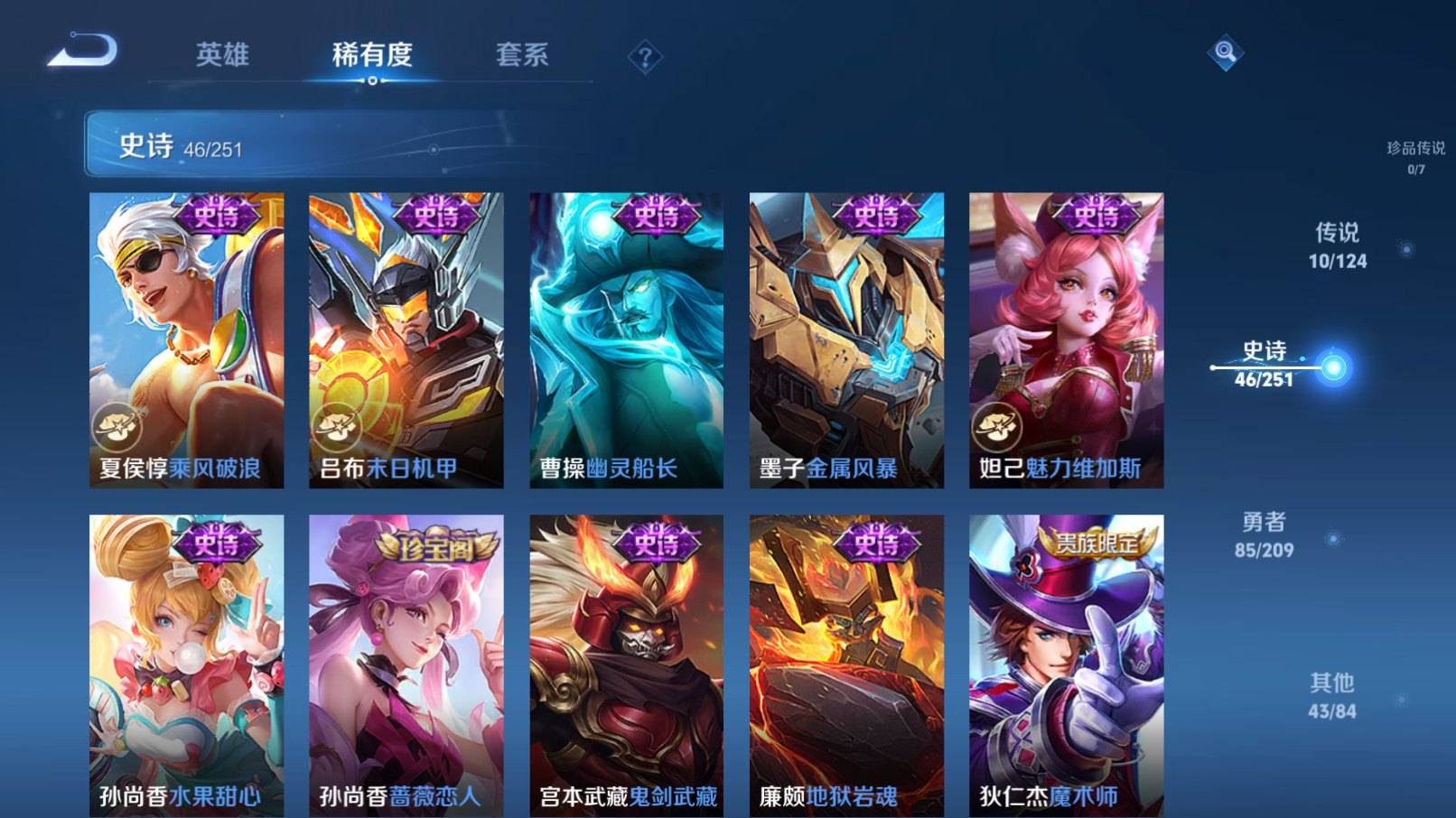Click the help question mark icon
Image resolution: width=1456 pixels, height=818 pixels.
click(644, 56)
